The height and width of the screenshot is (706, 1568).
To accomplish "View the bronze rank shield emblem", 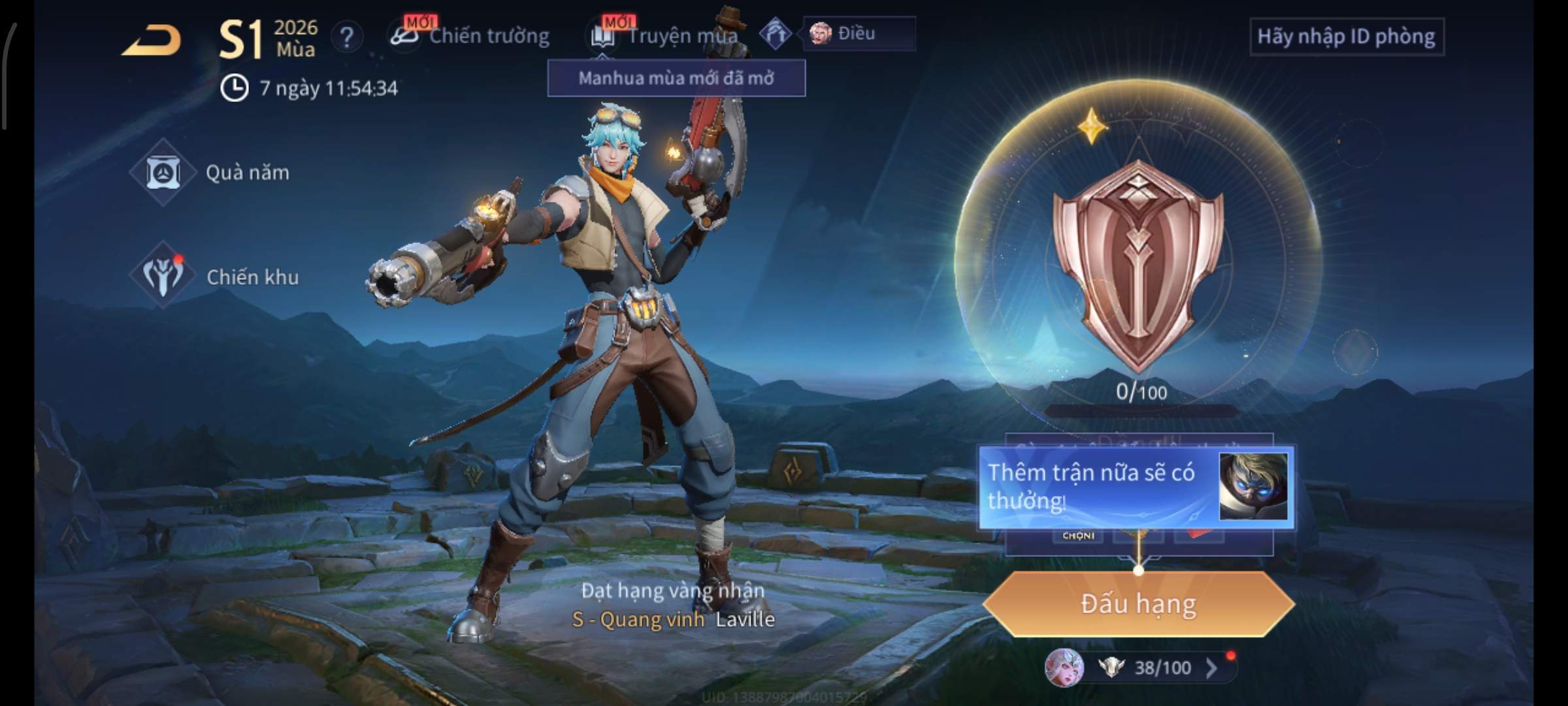I will pyautogui.click(x=1138, y=265).
